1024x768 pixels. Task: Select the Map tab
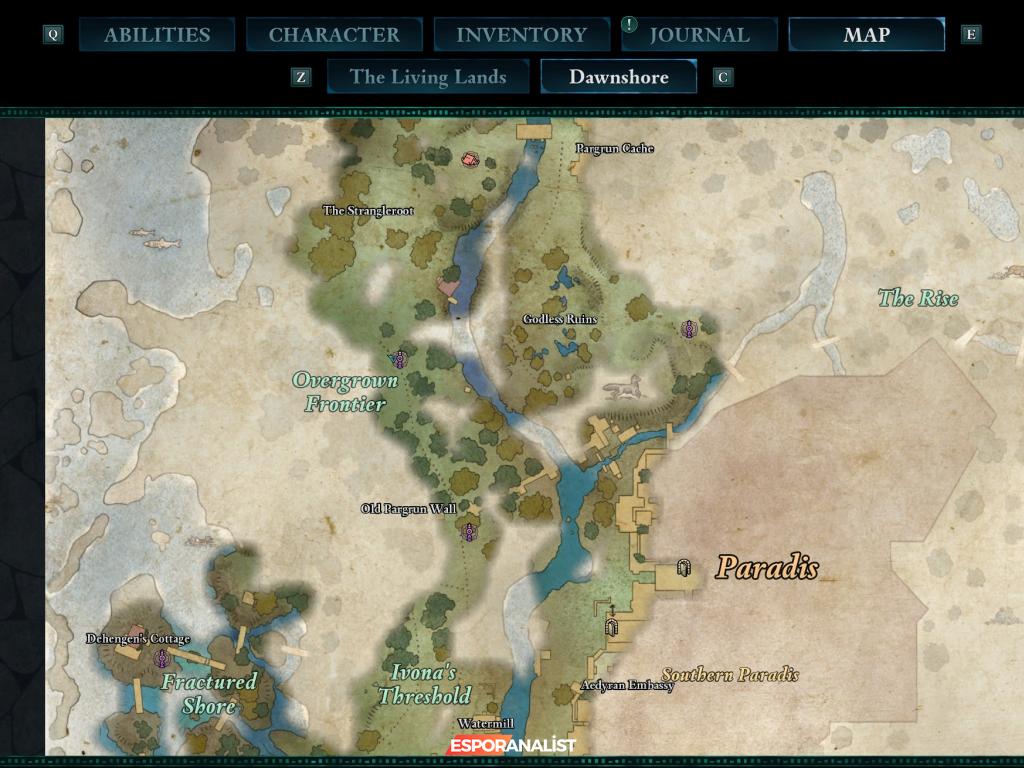click(x=866, y=35)
